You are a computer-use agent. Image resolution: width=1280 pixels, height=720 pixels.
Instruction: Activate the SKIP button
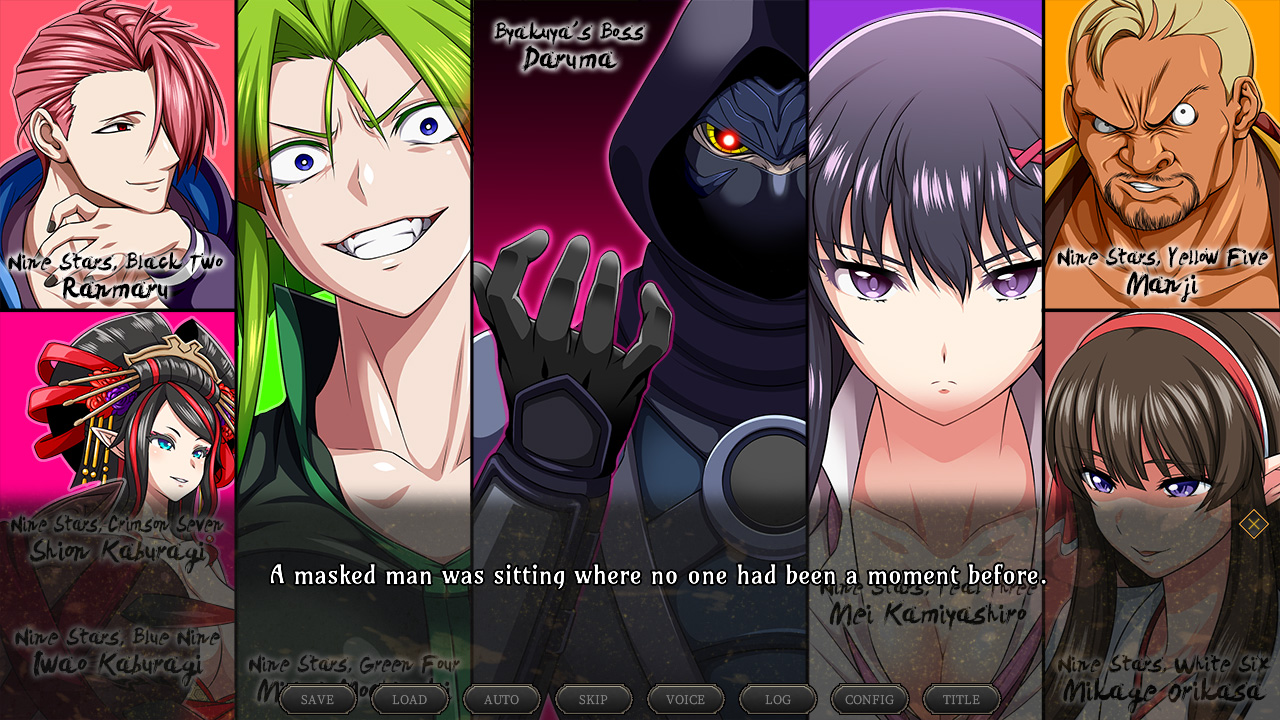tap(594, 699)
